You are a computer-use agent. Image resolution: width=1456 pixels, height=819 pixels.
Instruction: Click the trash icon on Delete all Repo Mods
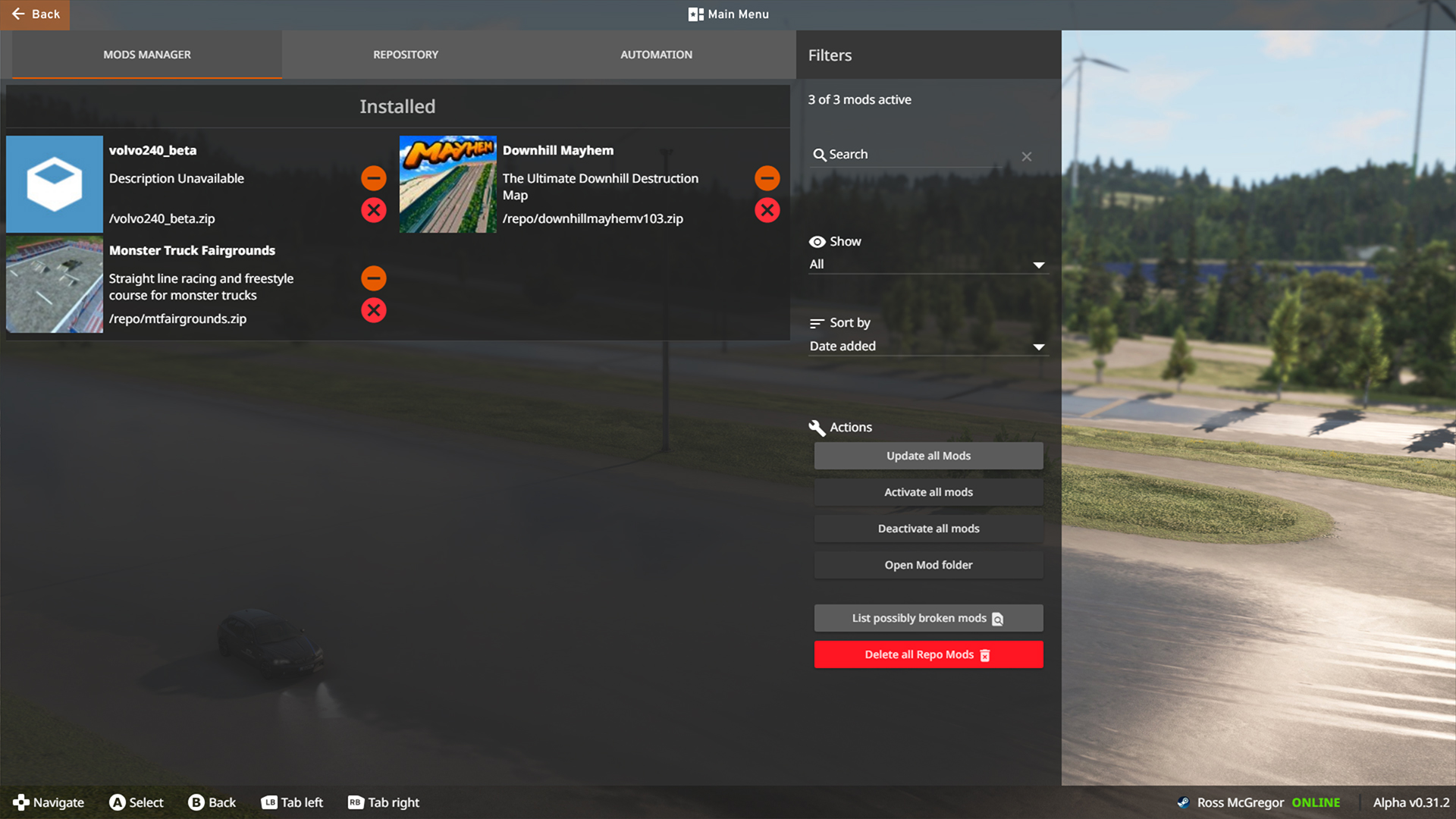(x=985, y=654)
